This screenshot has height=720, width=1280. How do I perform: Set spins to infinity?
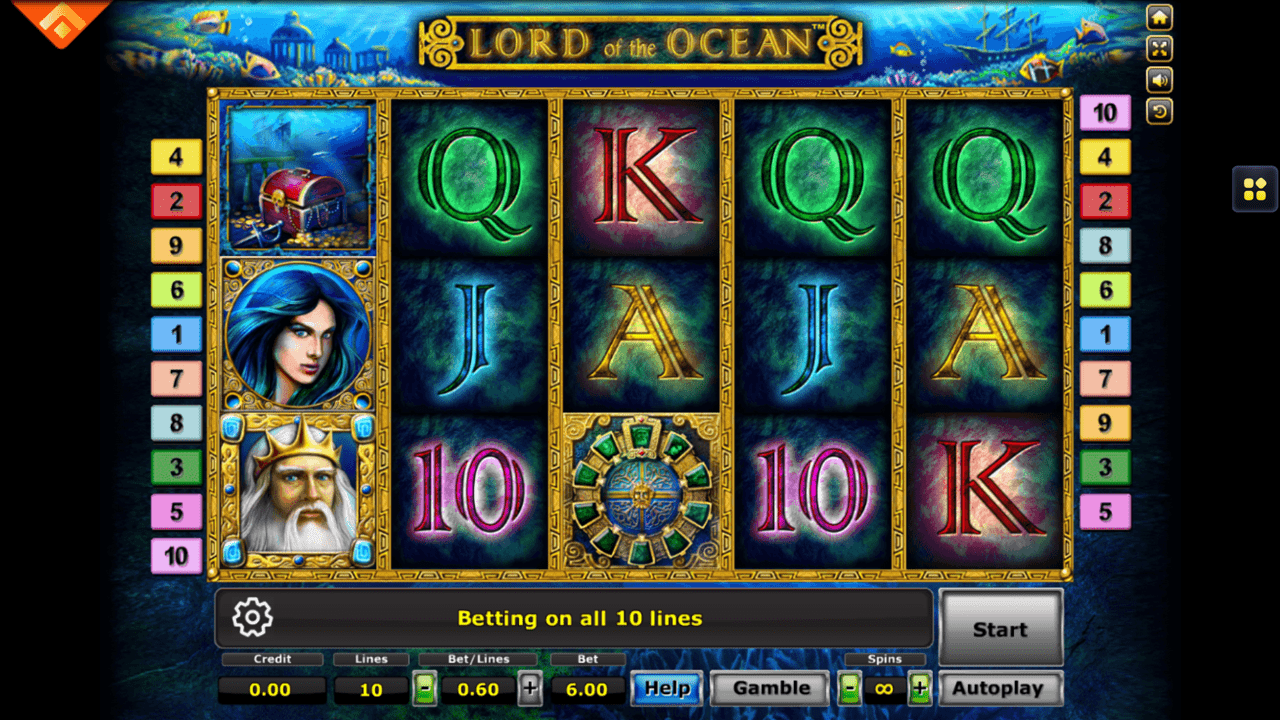[885, 688]
